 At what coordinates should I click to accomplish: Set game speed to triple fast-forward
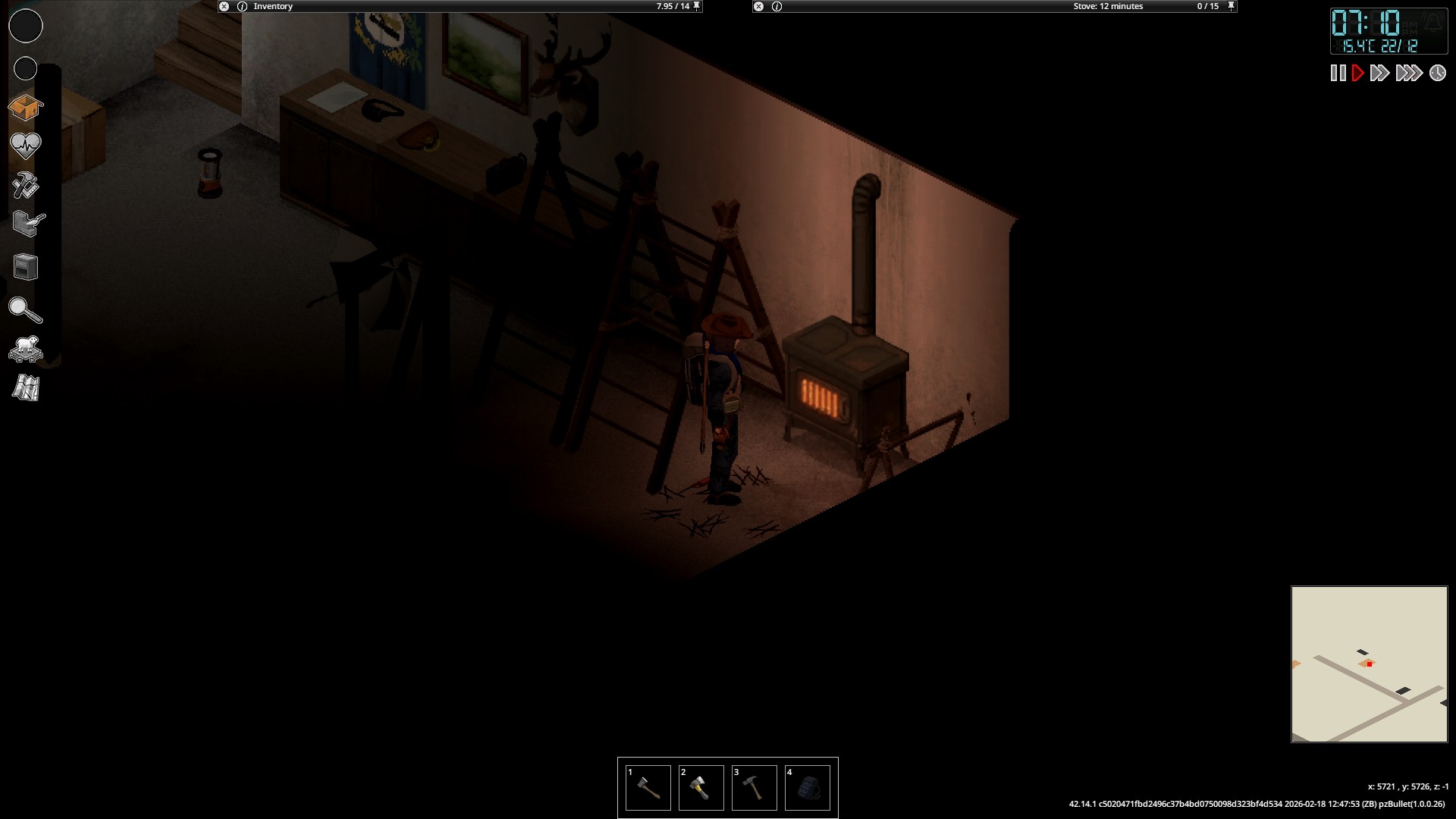click(1408, 73)
